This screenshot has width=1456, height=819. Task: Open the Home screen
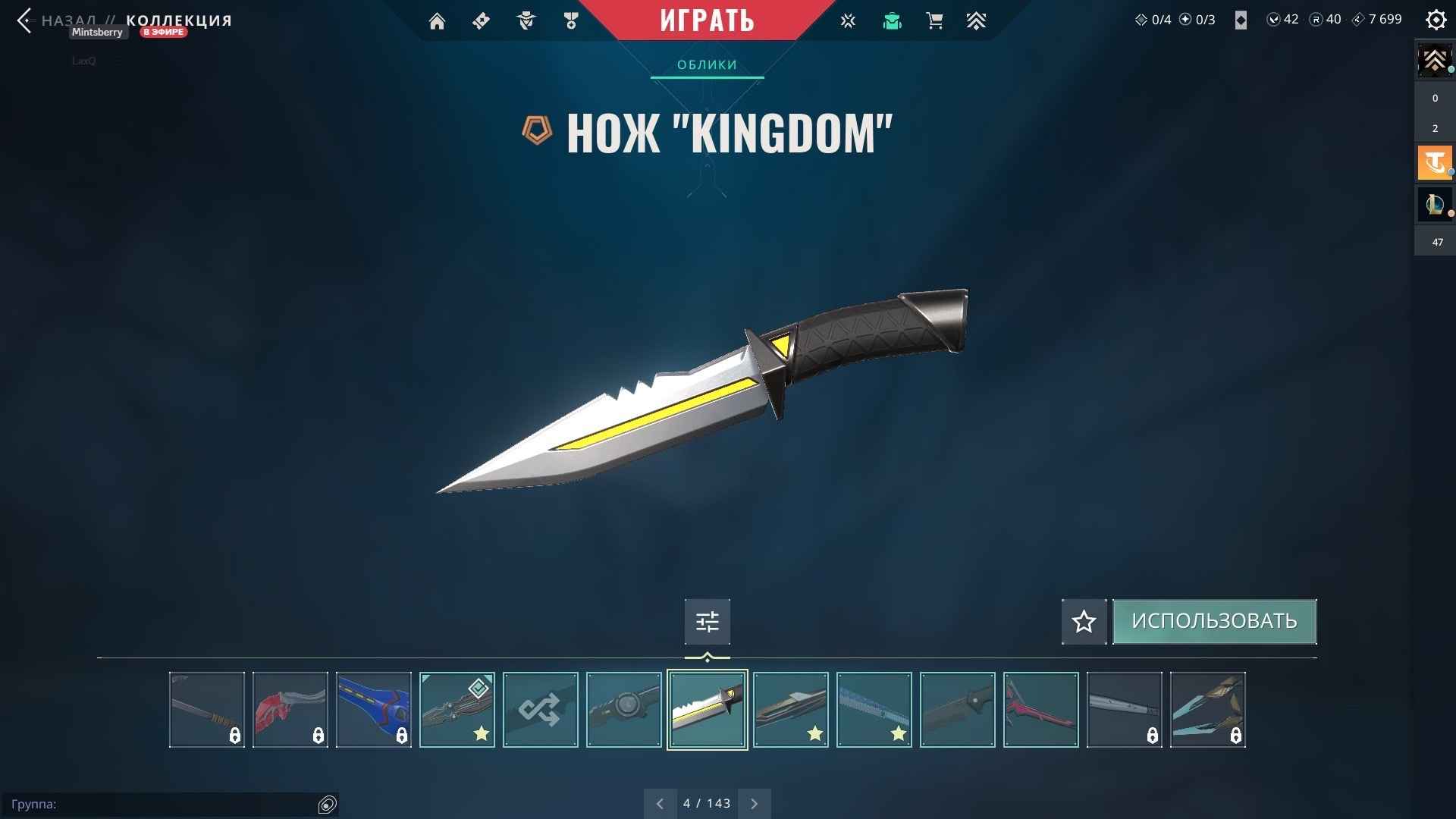tap(437, 20)
